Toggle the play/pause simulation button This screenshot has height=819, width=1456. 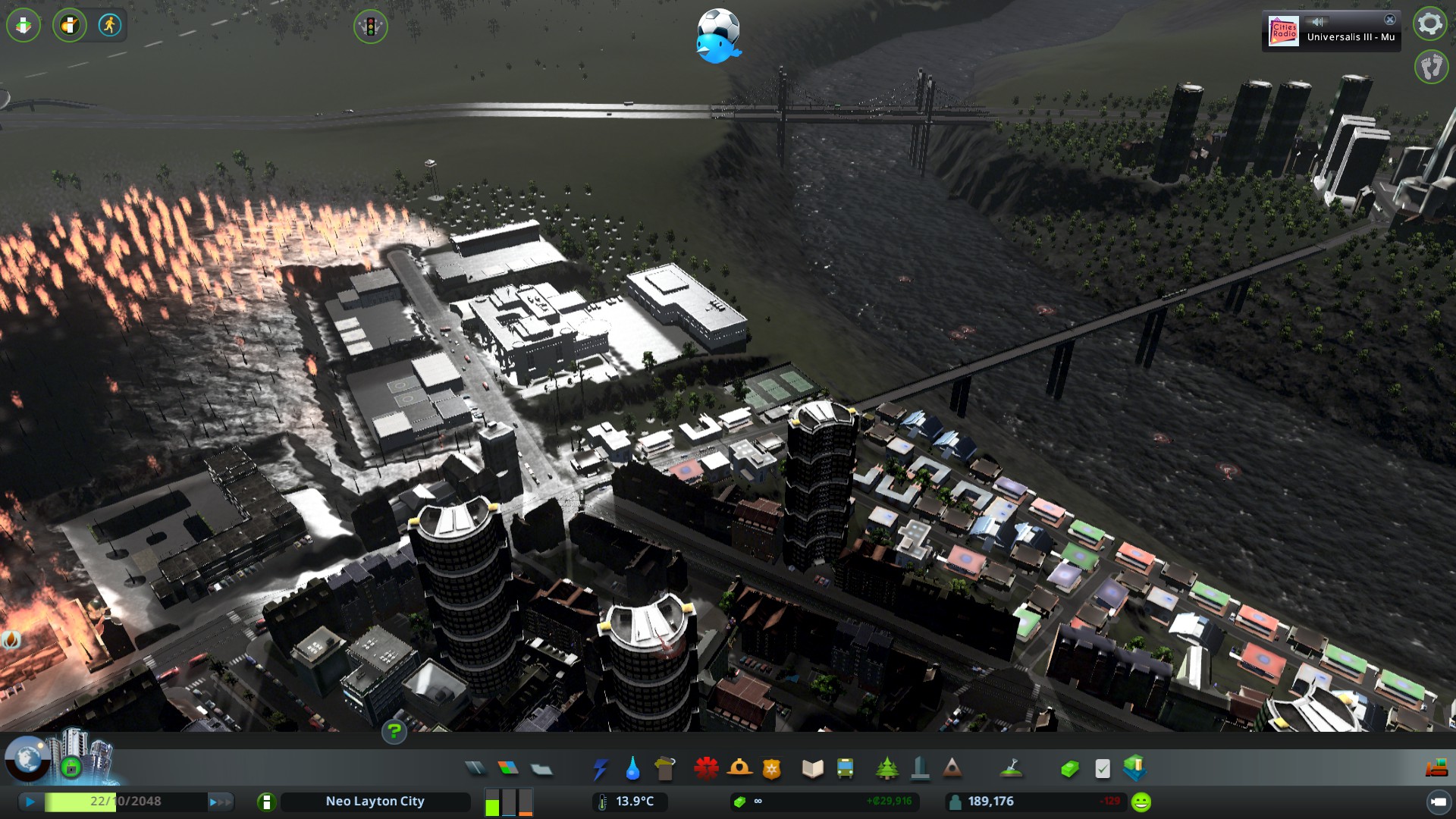click(x=30, y=802)
